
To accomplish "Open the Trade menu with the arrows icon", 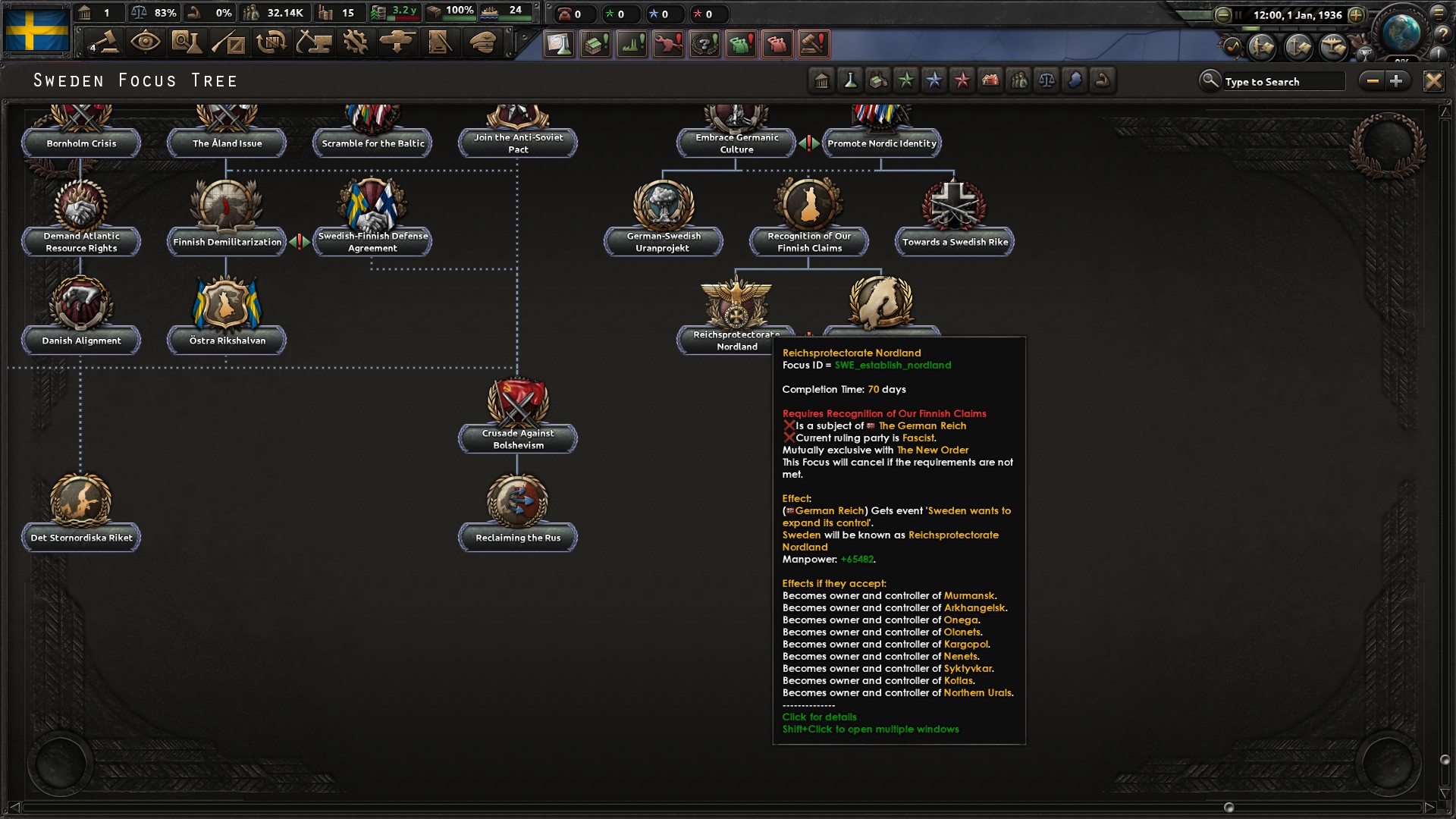I will tap(271, 43).
